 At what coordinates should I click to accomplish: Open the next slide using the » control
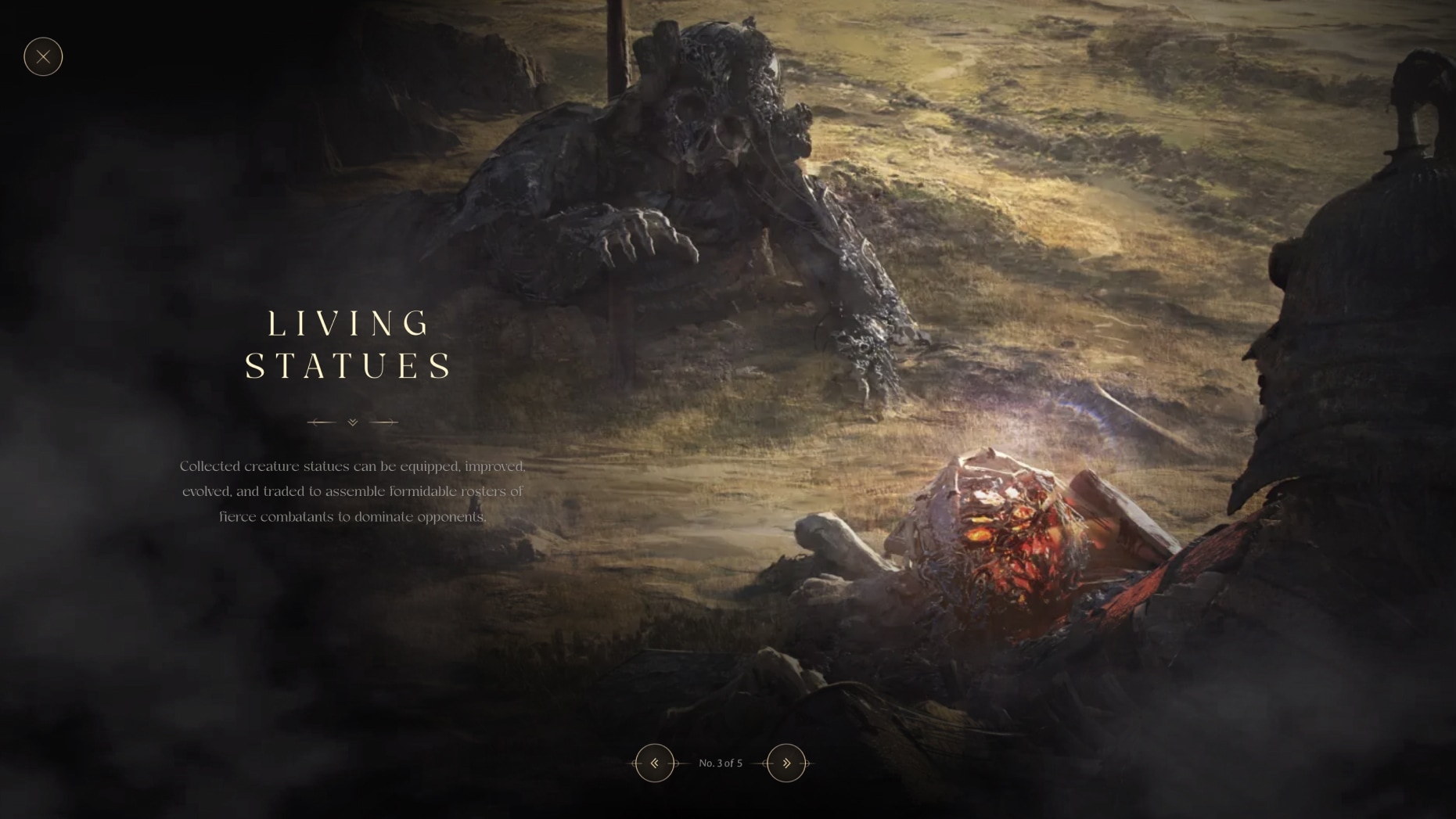tap(786, 763)
